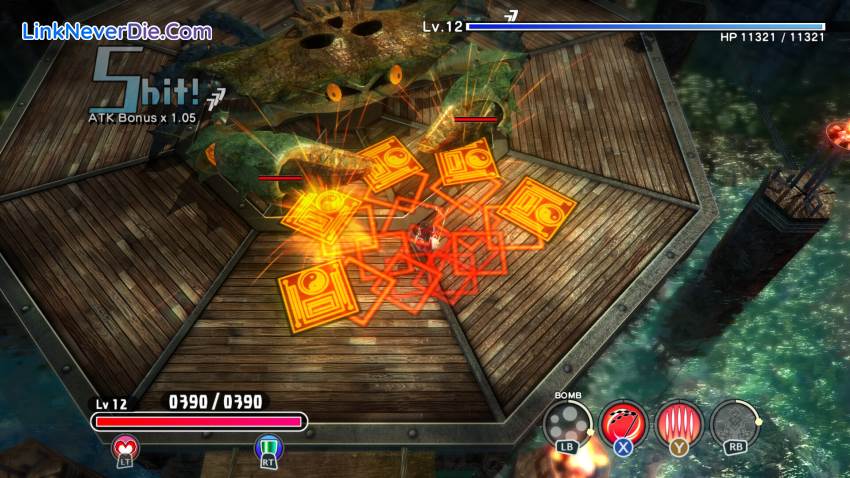The image size is (850, 478).
Task: Use the pink heart item icon
Action: tap(127, 447)
